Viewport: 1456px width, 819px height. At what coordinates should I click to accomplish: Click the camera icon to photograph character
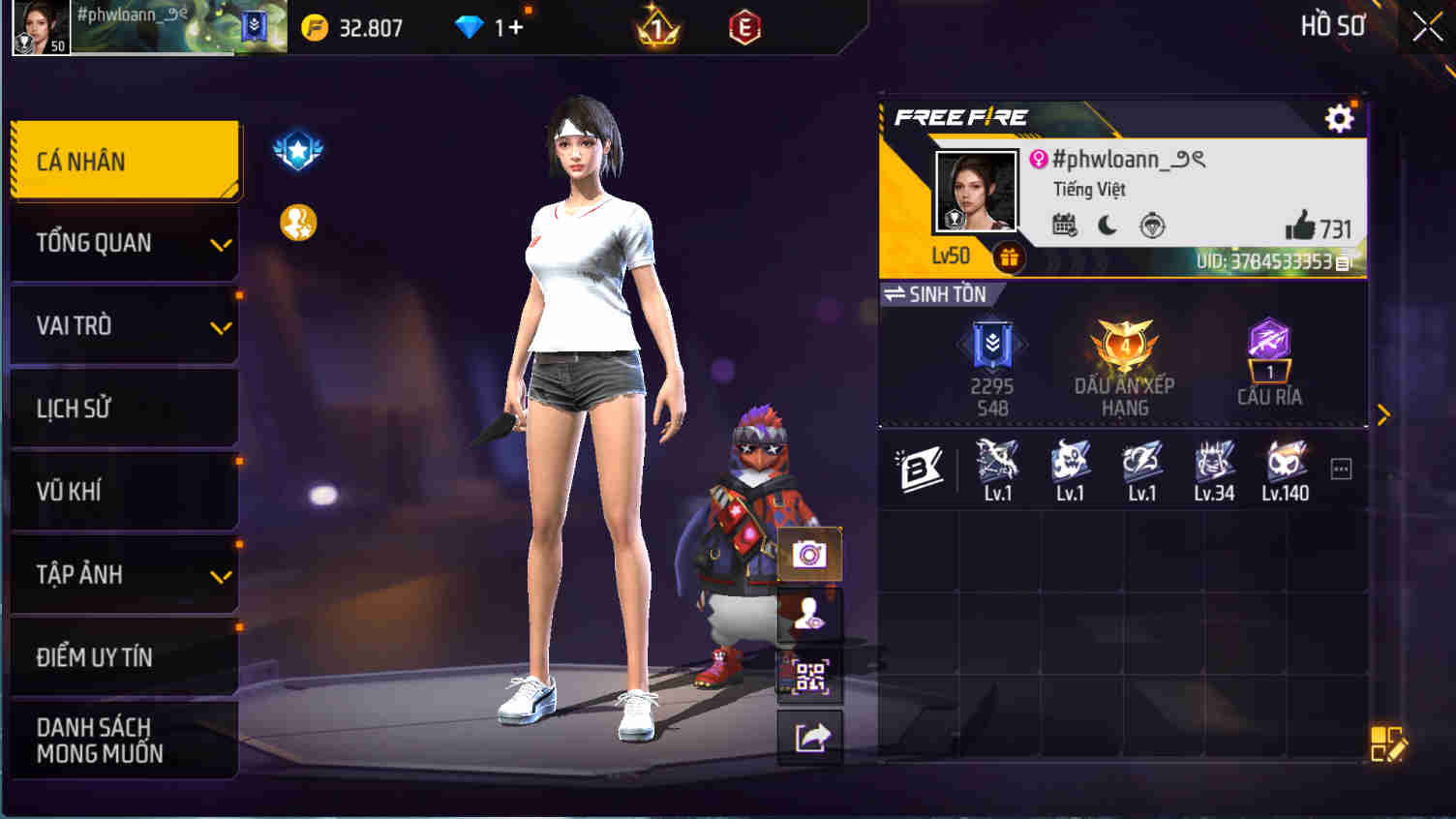(x=809, y=553)
